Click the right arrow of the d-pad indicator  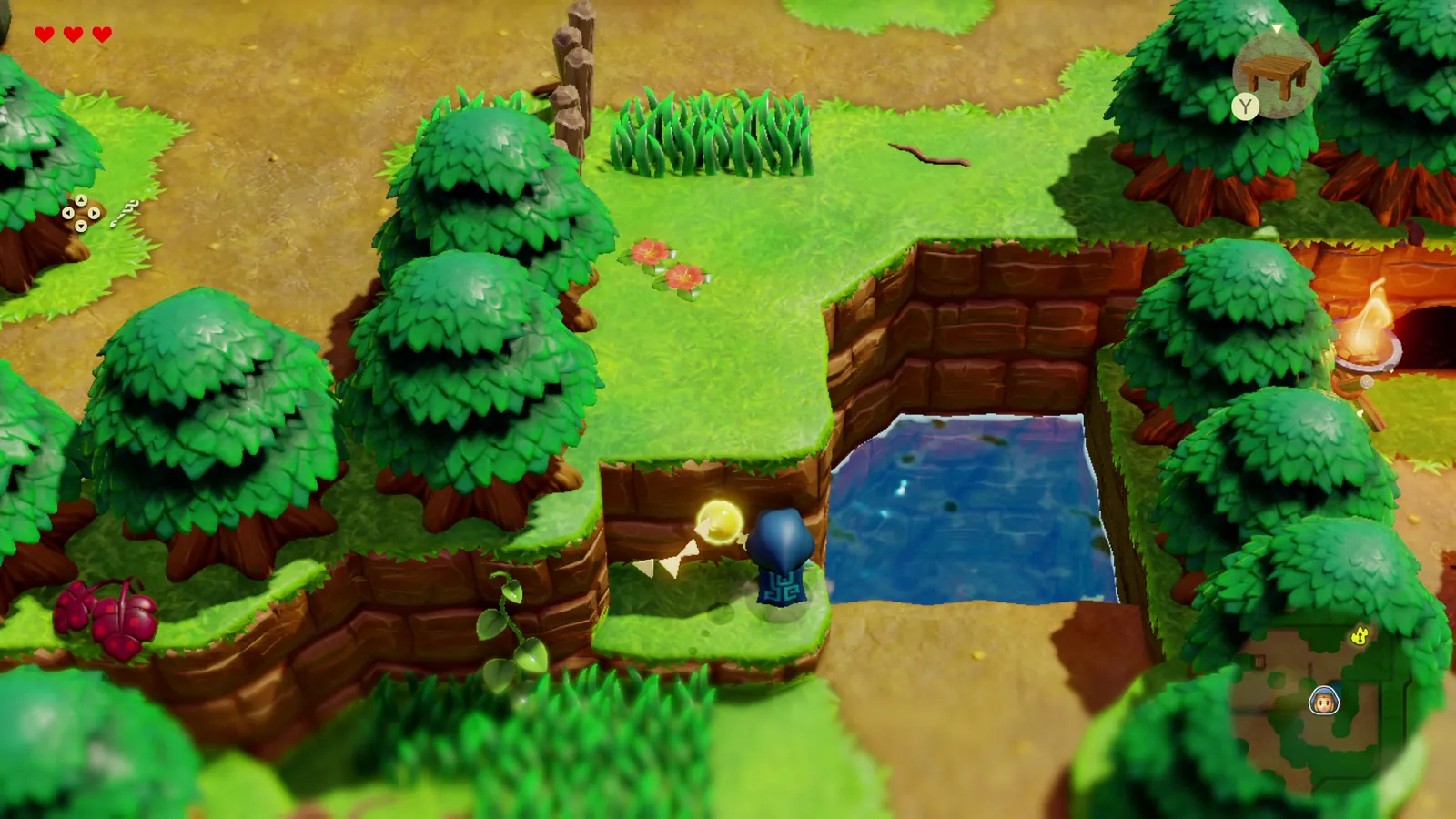[x=95, y=213]
